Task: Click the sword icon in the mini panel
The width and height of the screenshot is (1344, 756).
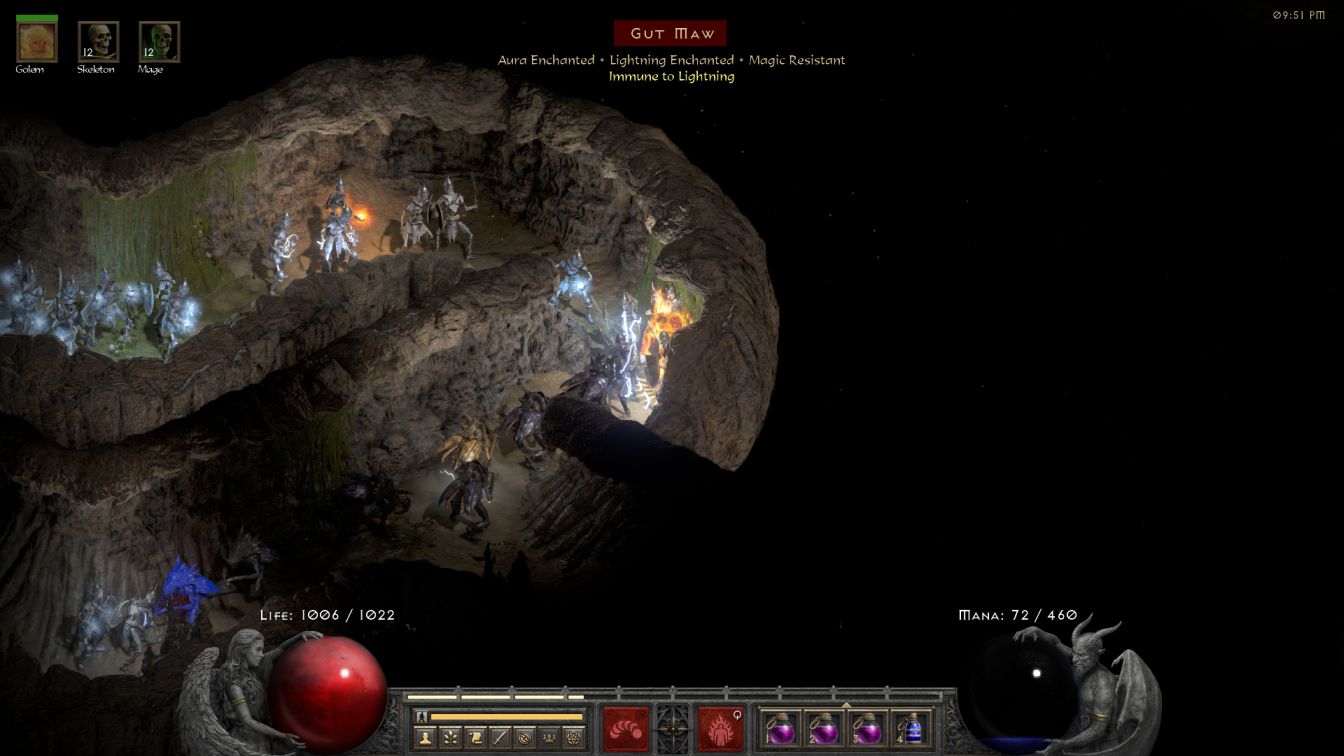Action: click(x=500, y=737)
